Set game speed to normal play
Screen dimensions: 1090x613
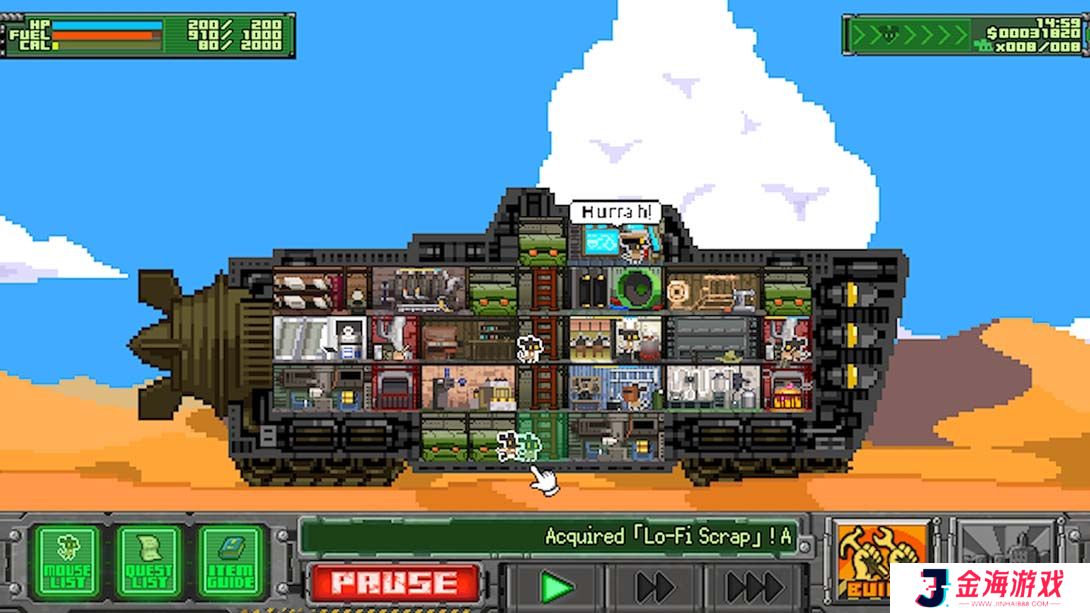[x=556, y=586]
